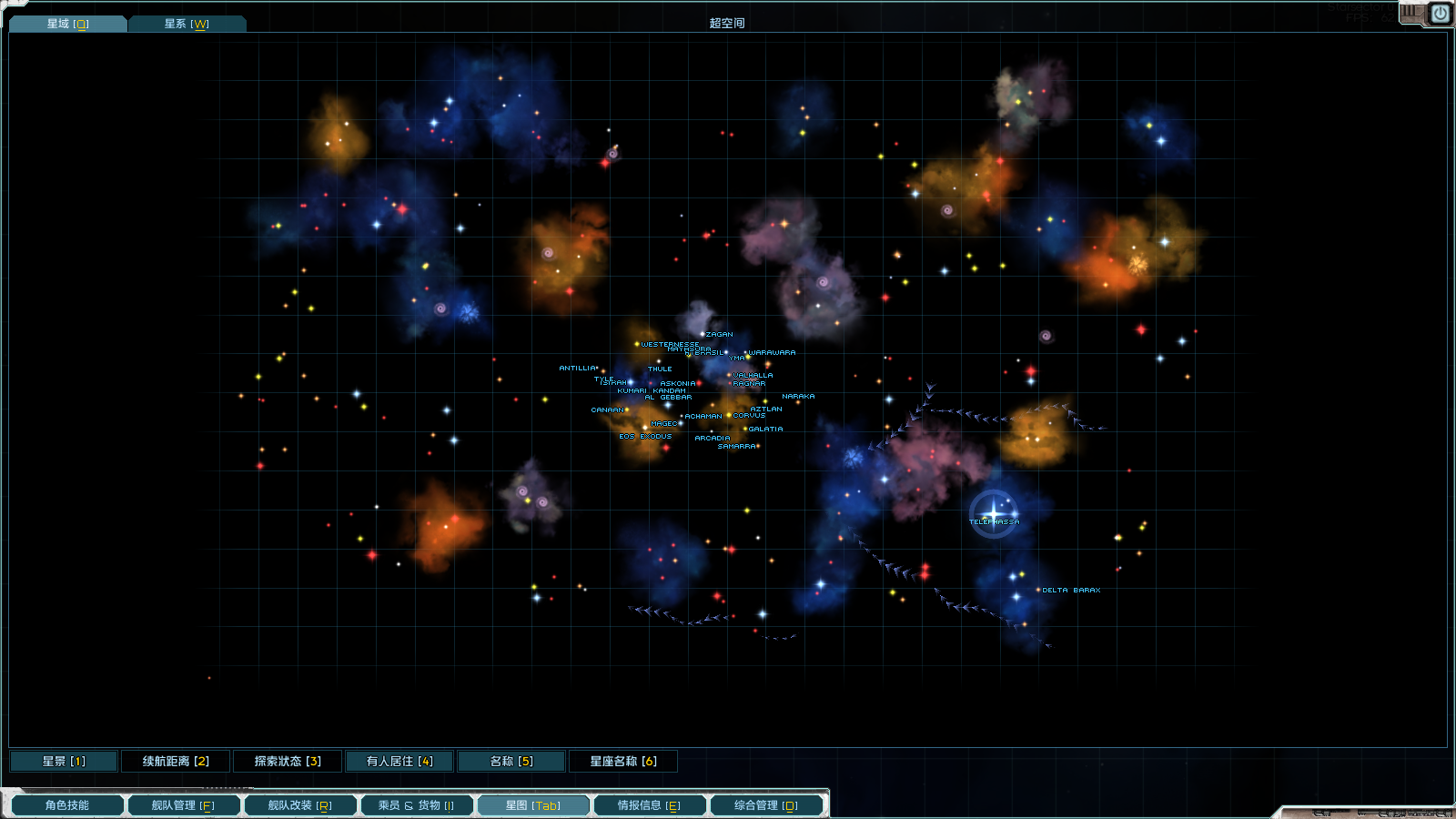The width and height of the screenshot is (1456, 819).
Task: Open the 情报信息 intel screen
Action: (649, 805)
